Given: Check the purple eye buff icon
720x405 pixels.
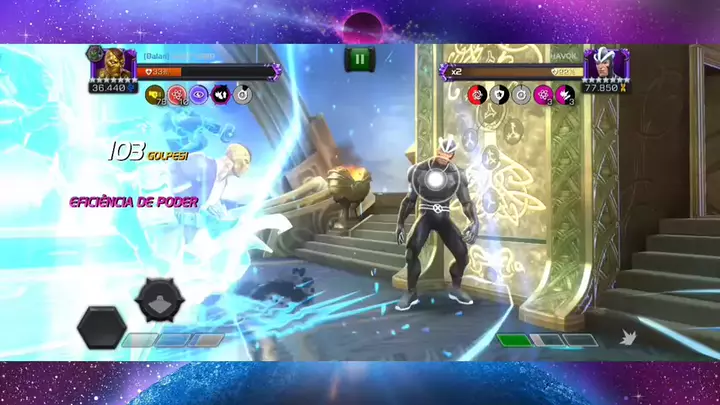Looking at the screenshot, I should pyautogui.click(x=199, y=95).
